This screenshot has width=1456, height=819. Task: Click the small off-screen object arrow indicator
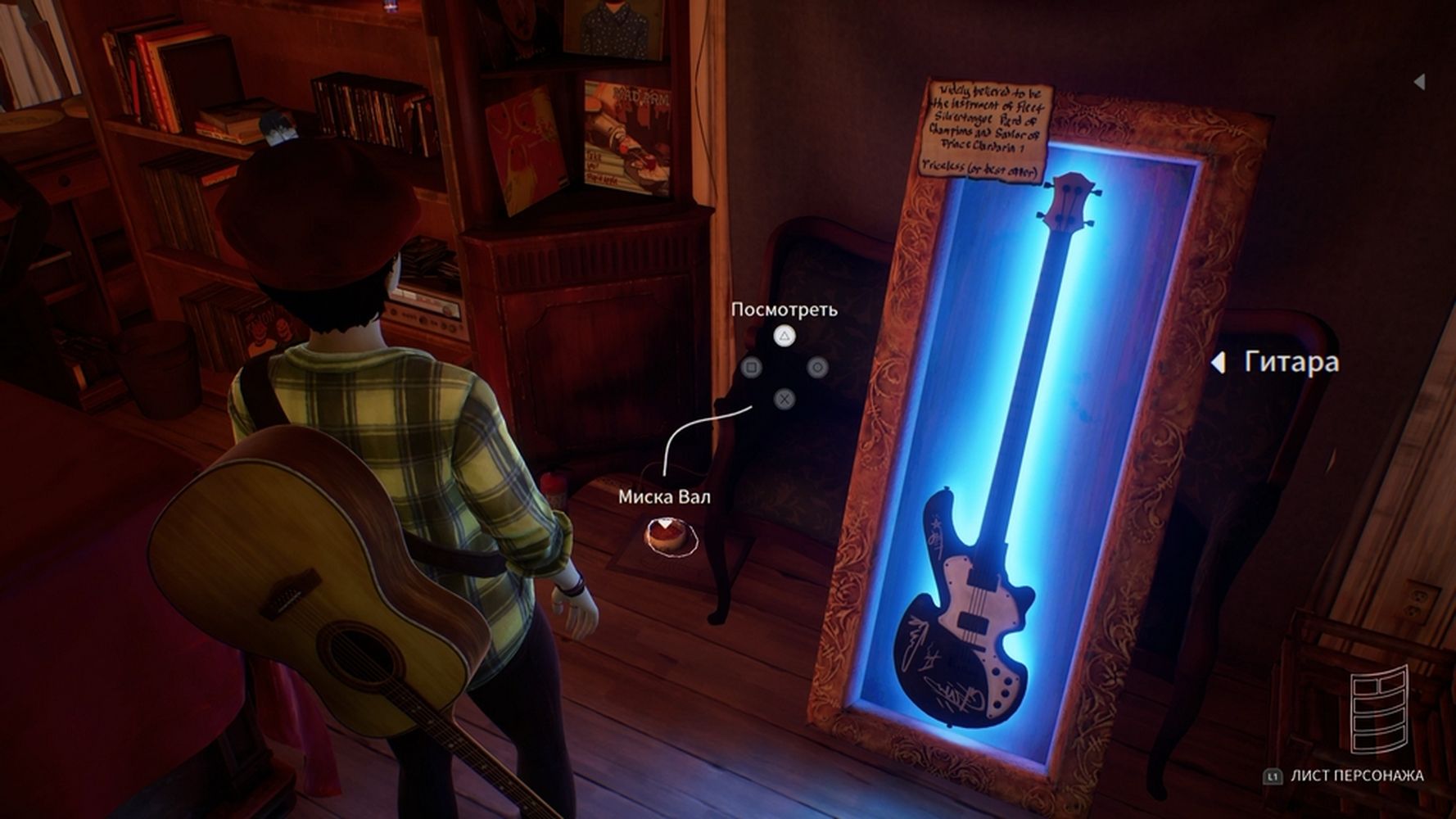(x=1419, y=81)
